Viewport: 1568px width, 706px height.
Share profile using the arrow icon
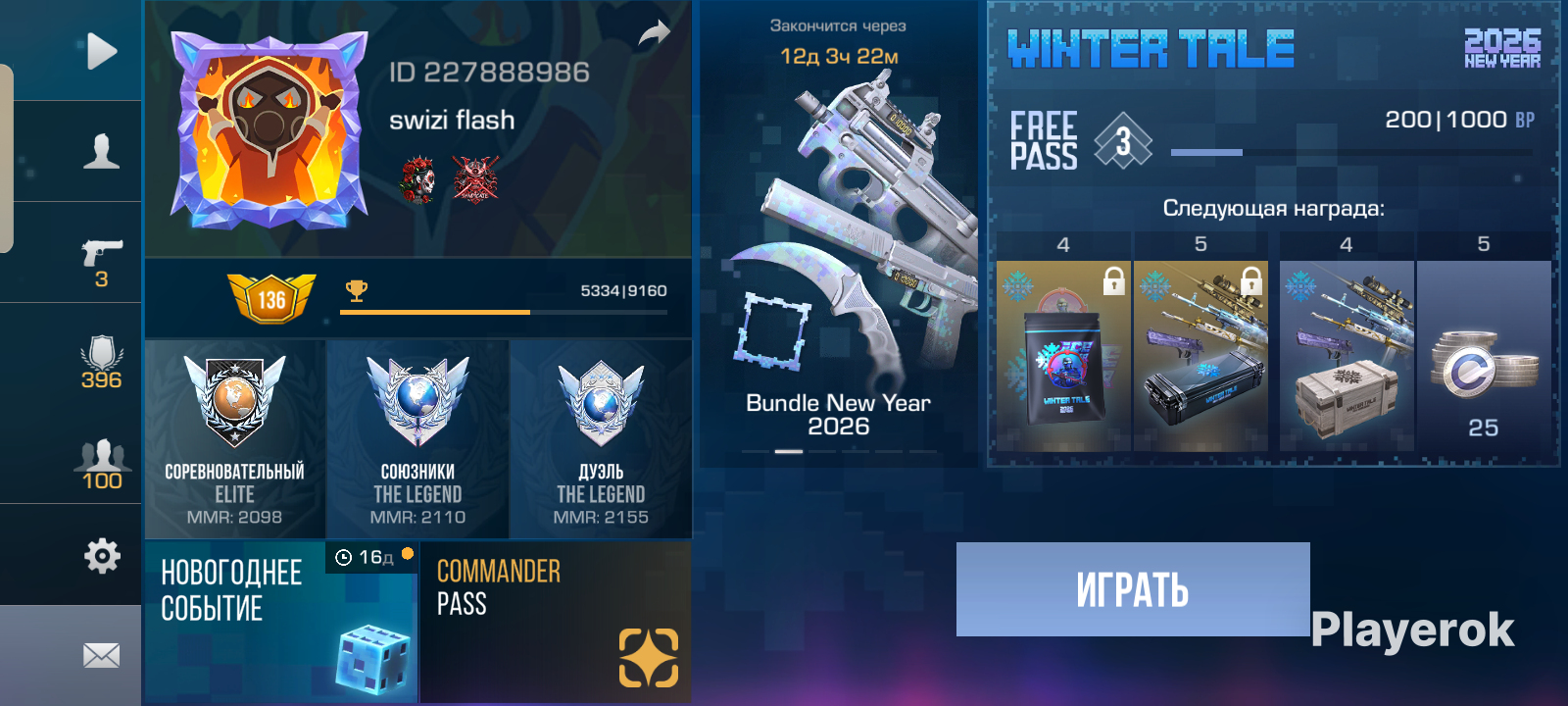(654, 34)
